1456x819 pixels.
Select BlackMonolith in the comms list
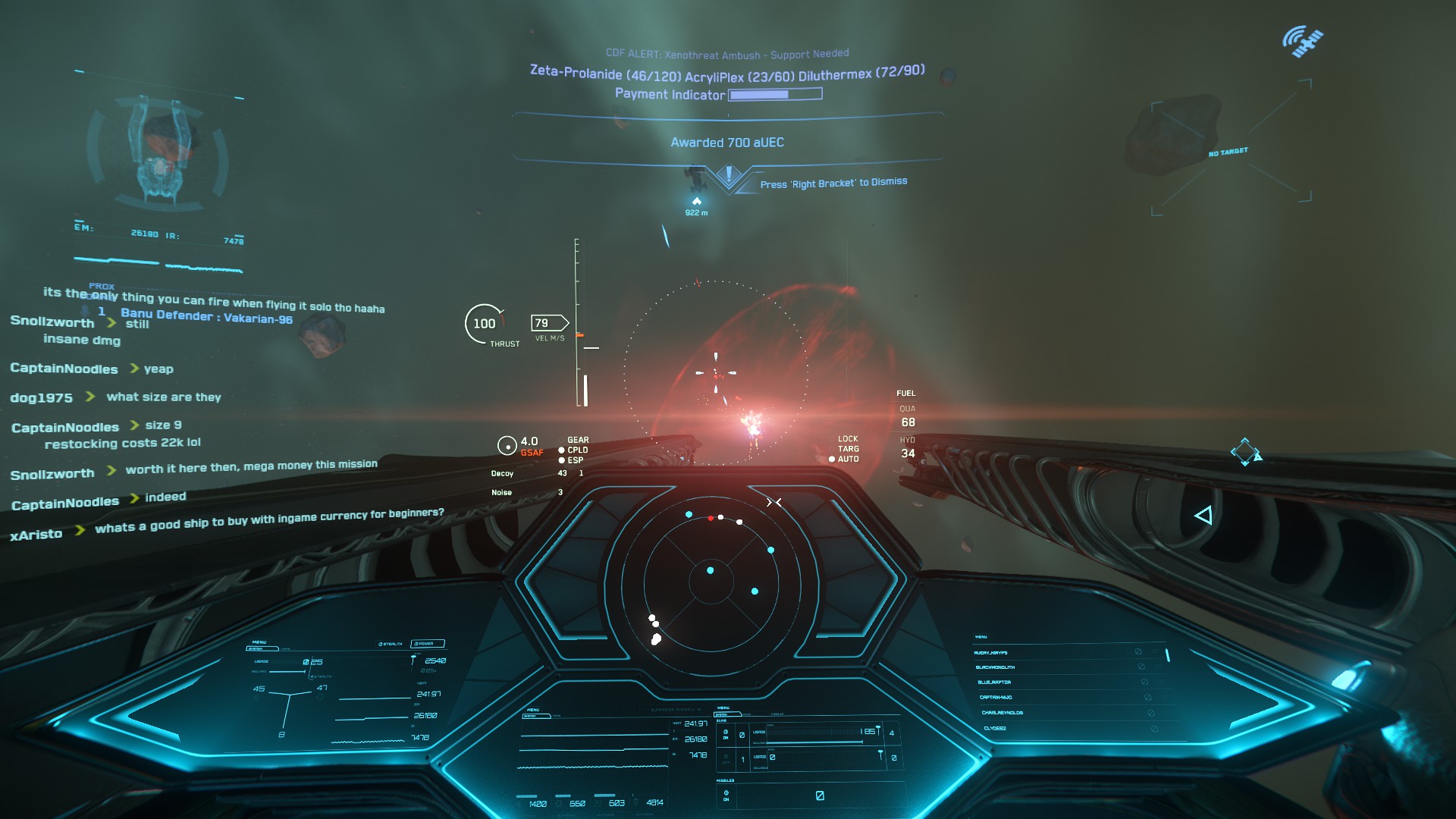994,667
